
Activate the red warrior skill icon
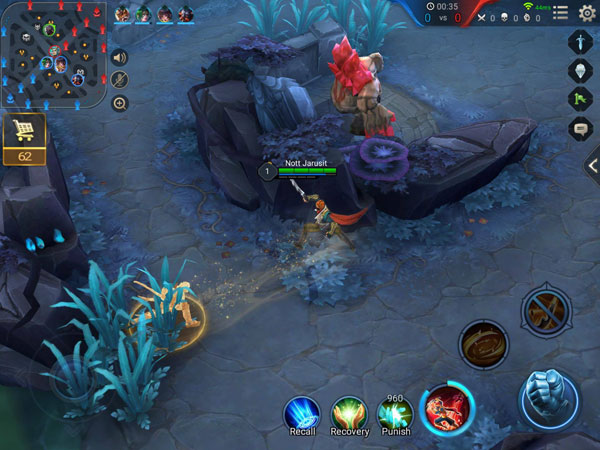(x=446, y=409)
